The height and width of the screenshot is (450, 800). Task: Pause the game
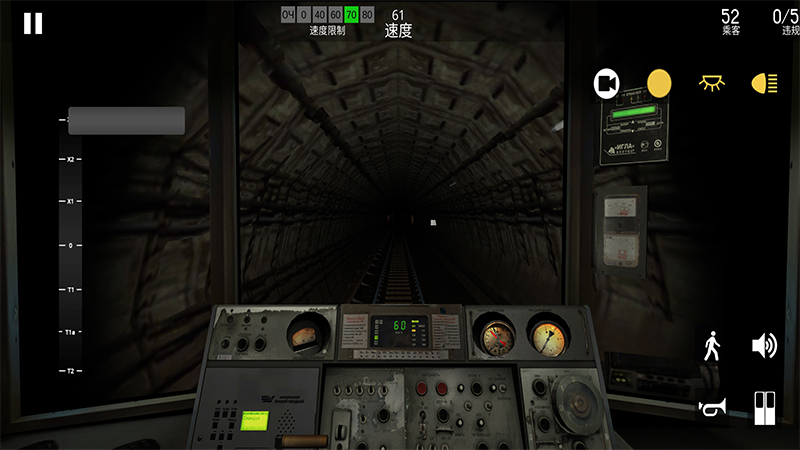(x=33, y=24)
